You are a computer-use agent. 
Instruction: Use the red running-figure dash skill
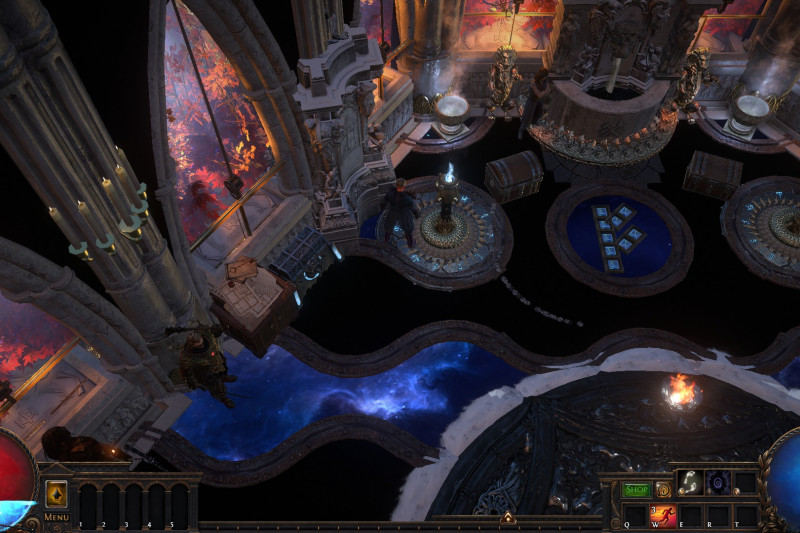pos(664,516)
